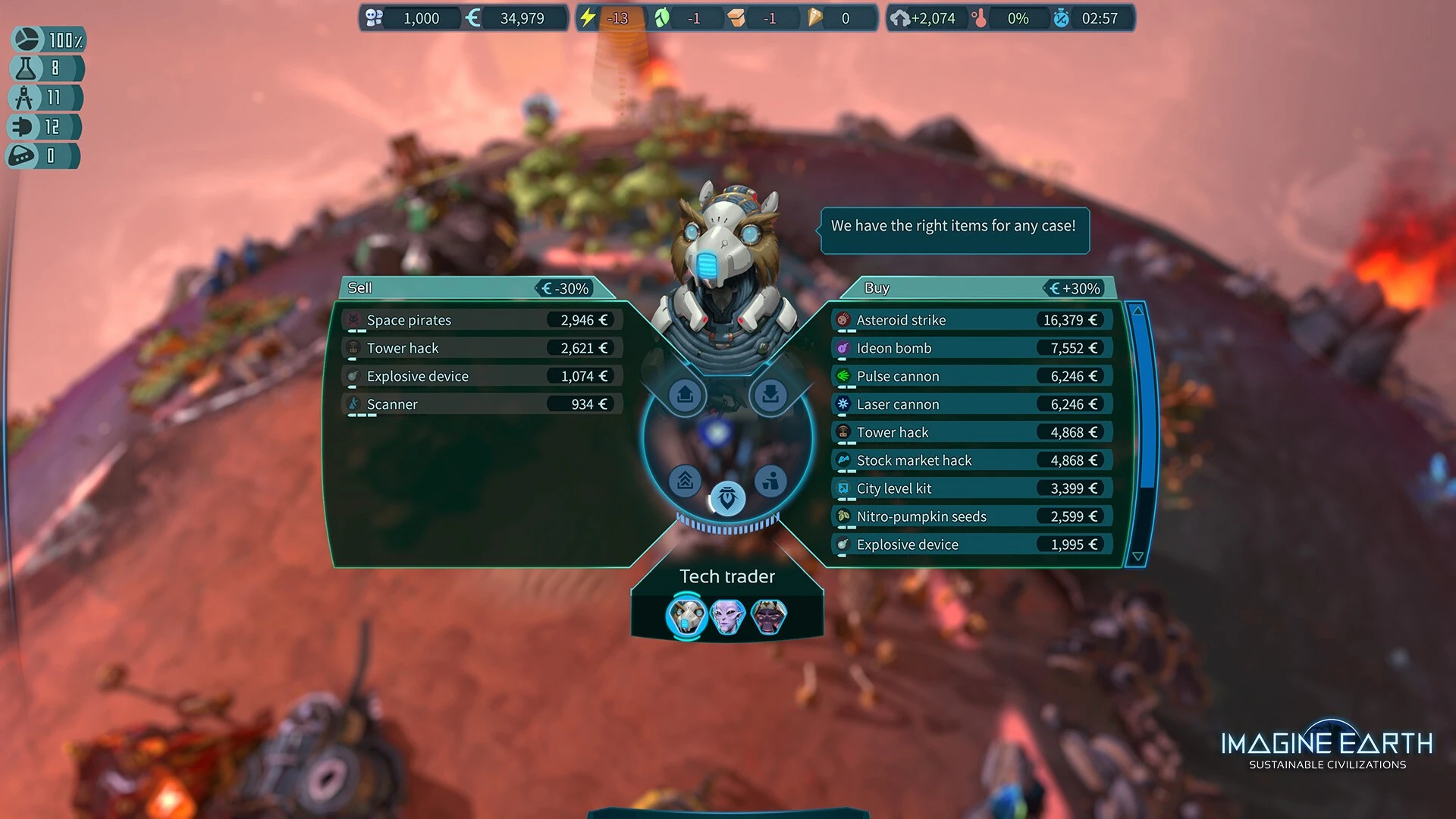The width and height of the screenshot is (1456, 819).
Task: Select the owl robot tech trader portrait
Action: pyautogui.click(x=686, y=617)
